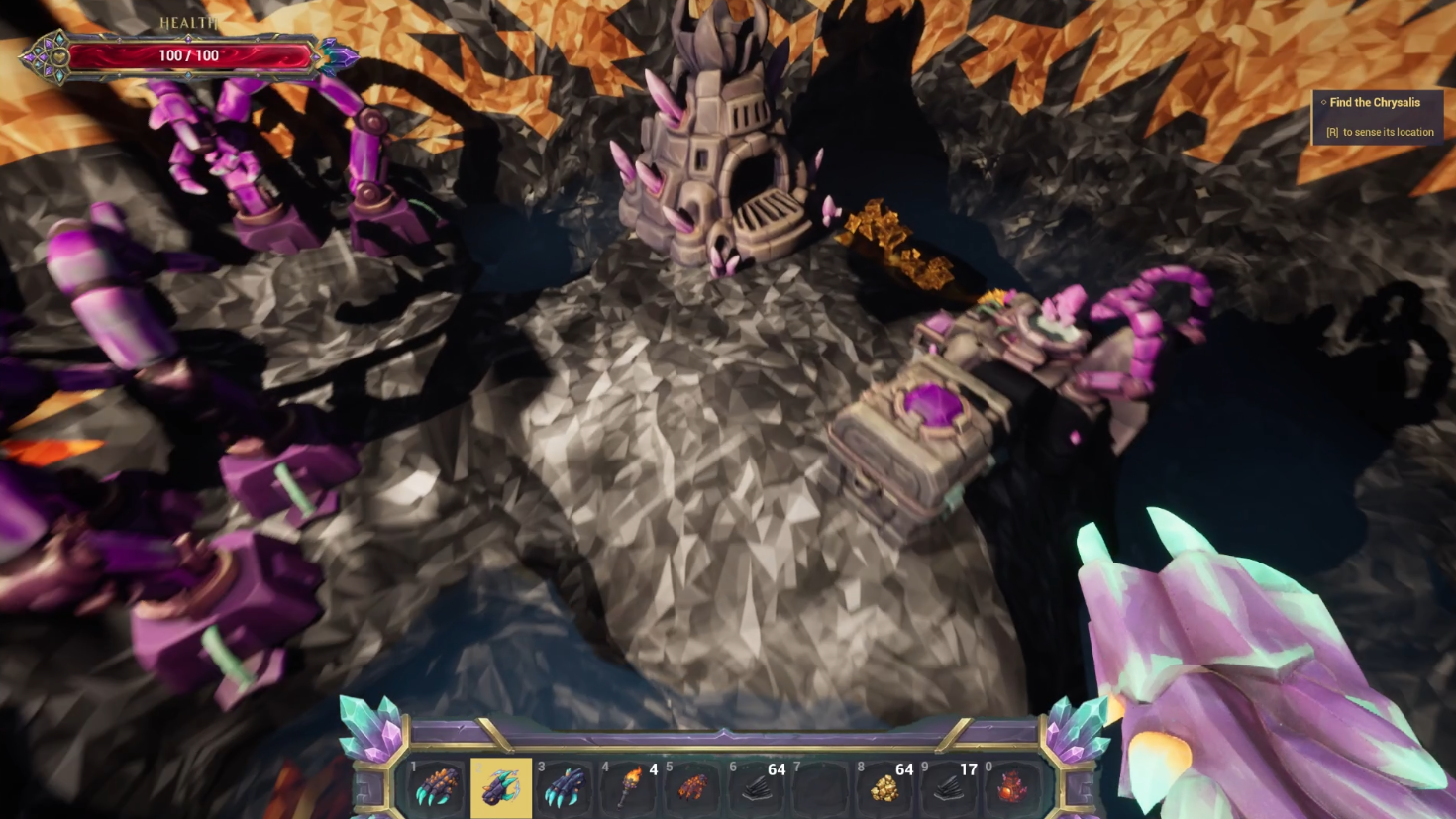Select the orange claw in hotbar slot 1

433,789
